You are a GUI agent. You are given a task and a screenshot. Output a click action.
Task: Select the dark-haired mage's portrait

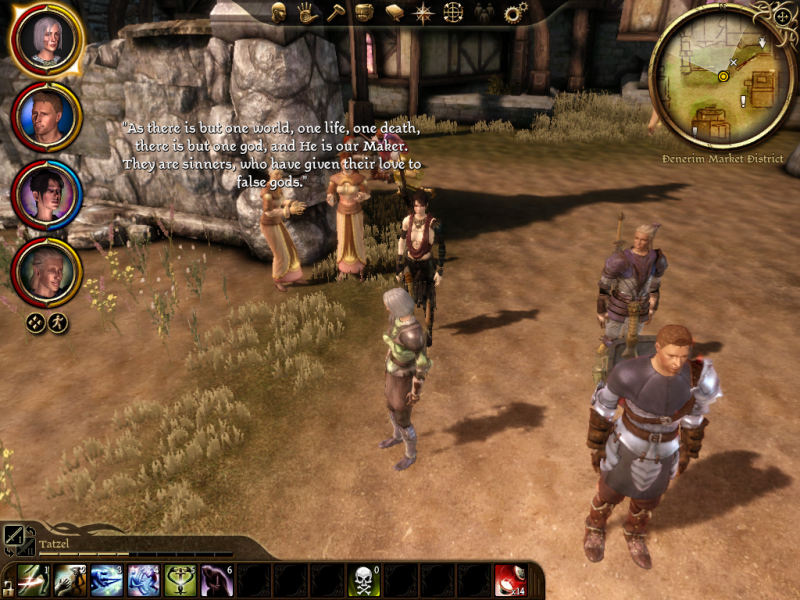(x=46, y=195)
